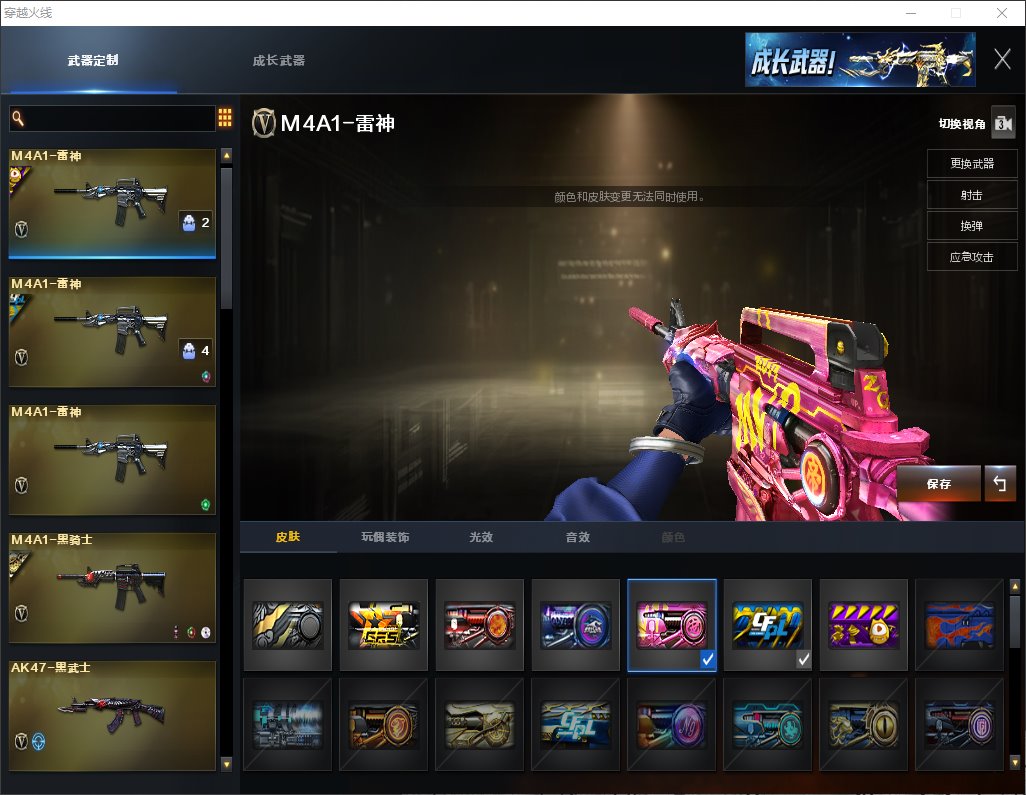Viewport: 1026px width, 795px height.
Task: Minimize the 穿越火线 window
Action: coord(911,13)
